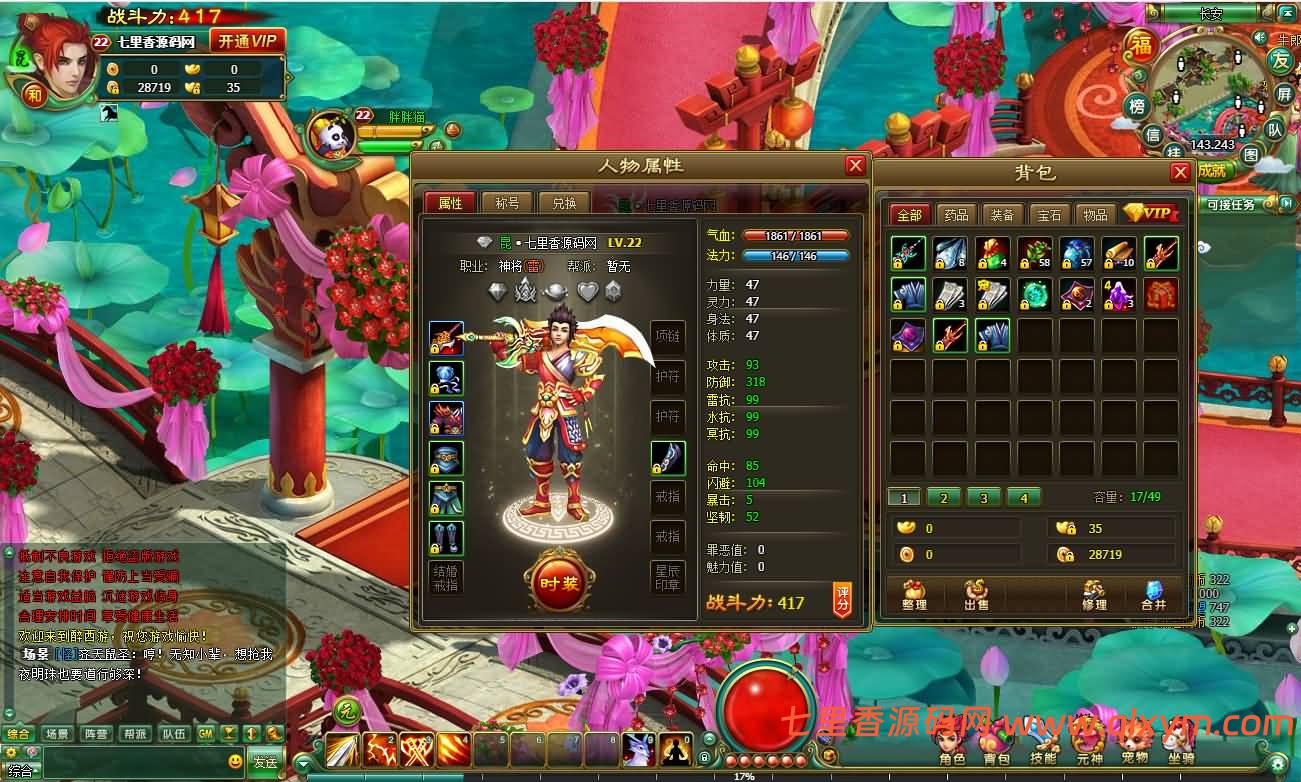The height and width of the screenshot is (782, 1301).
Task: Click the red 时装 fashion button
Action: click(557, 584)
